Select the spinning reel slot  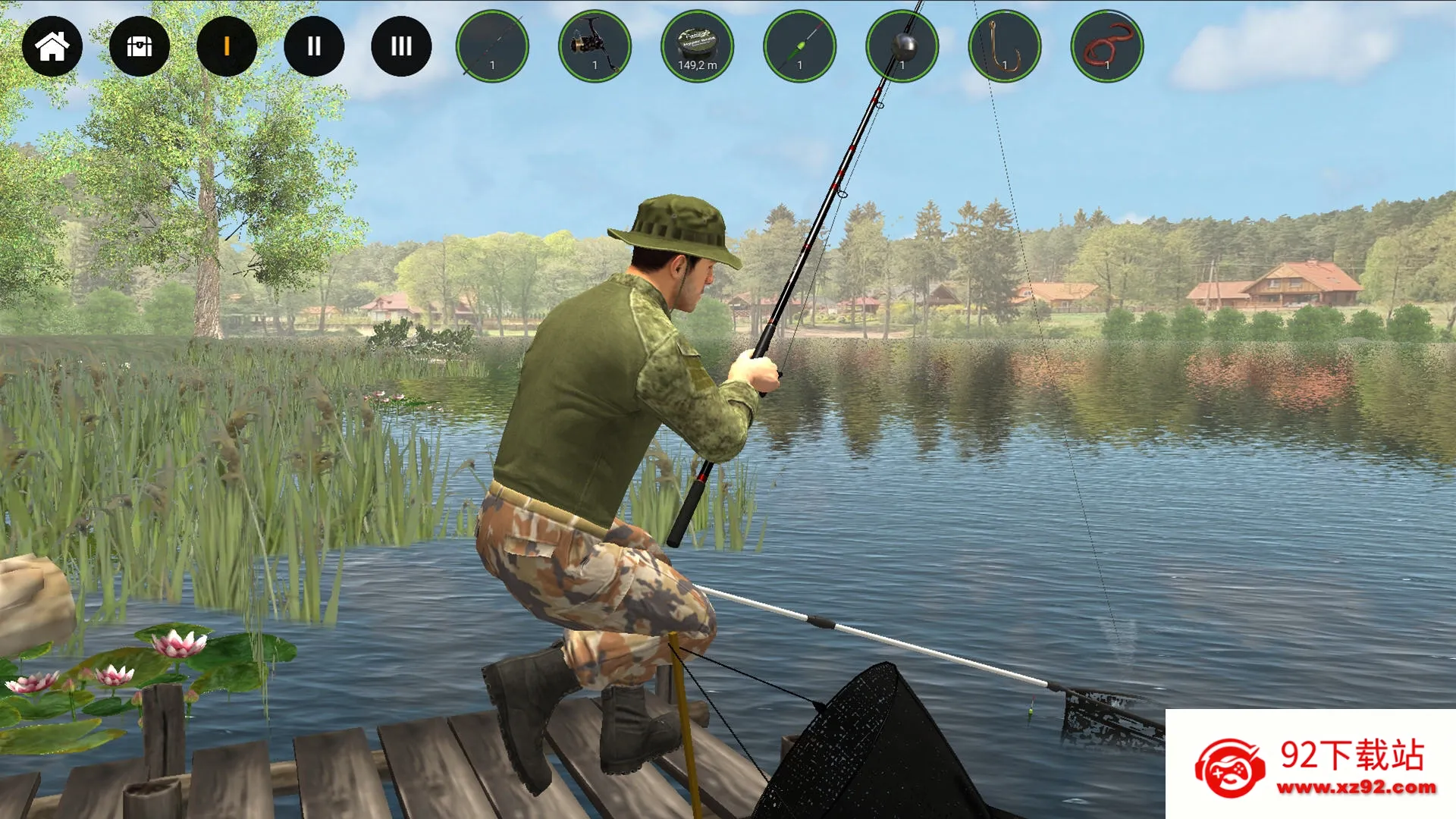(595, 46)
